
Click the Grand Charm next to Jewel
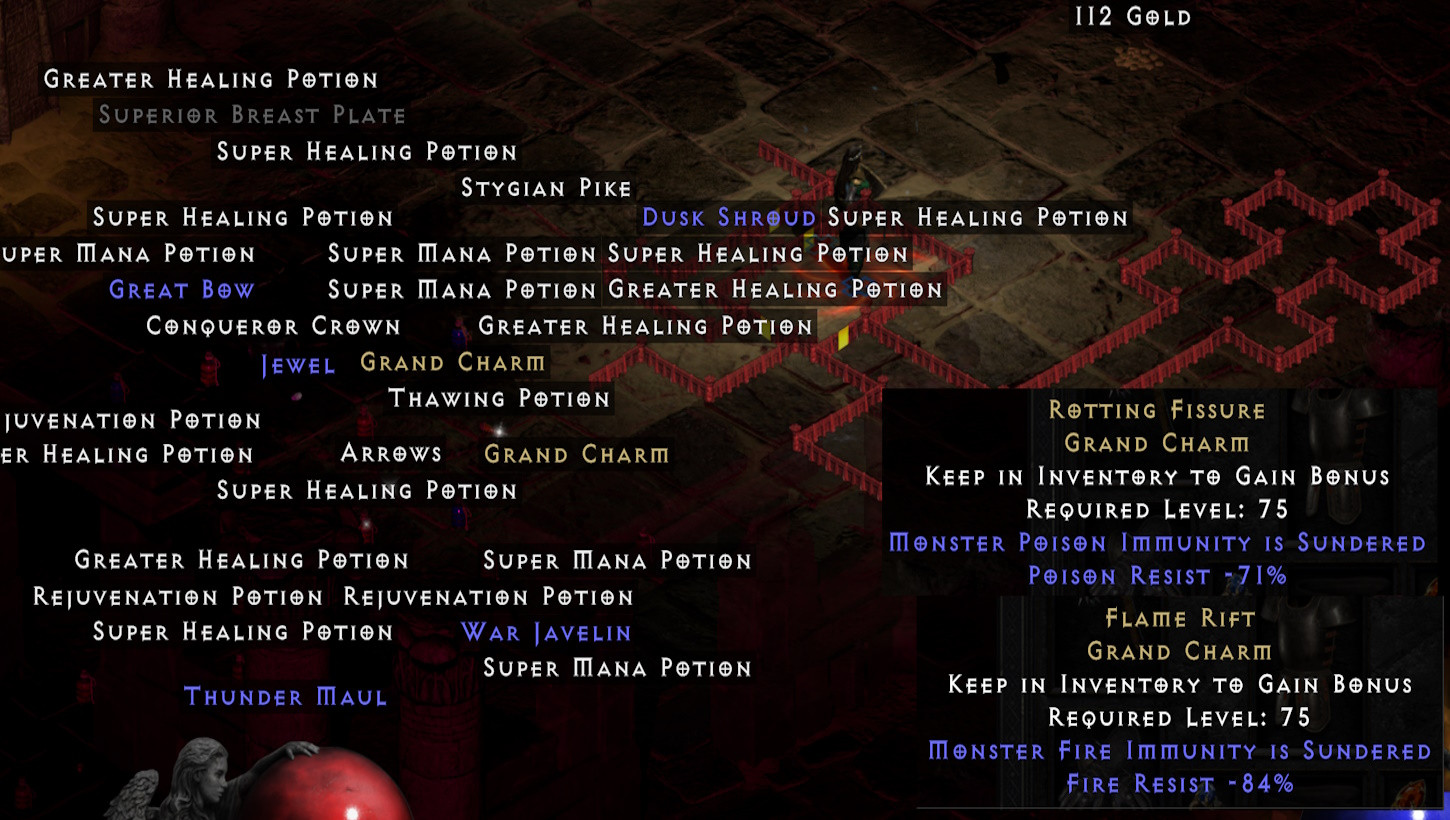[x=453, y=362]
